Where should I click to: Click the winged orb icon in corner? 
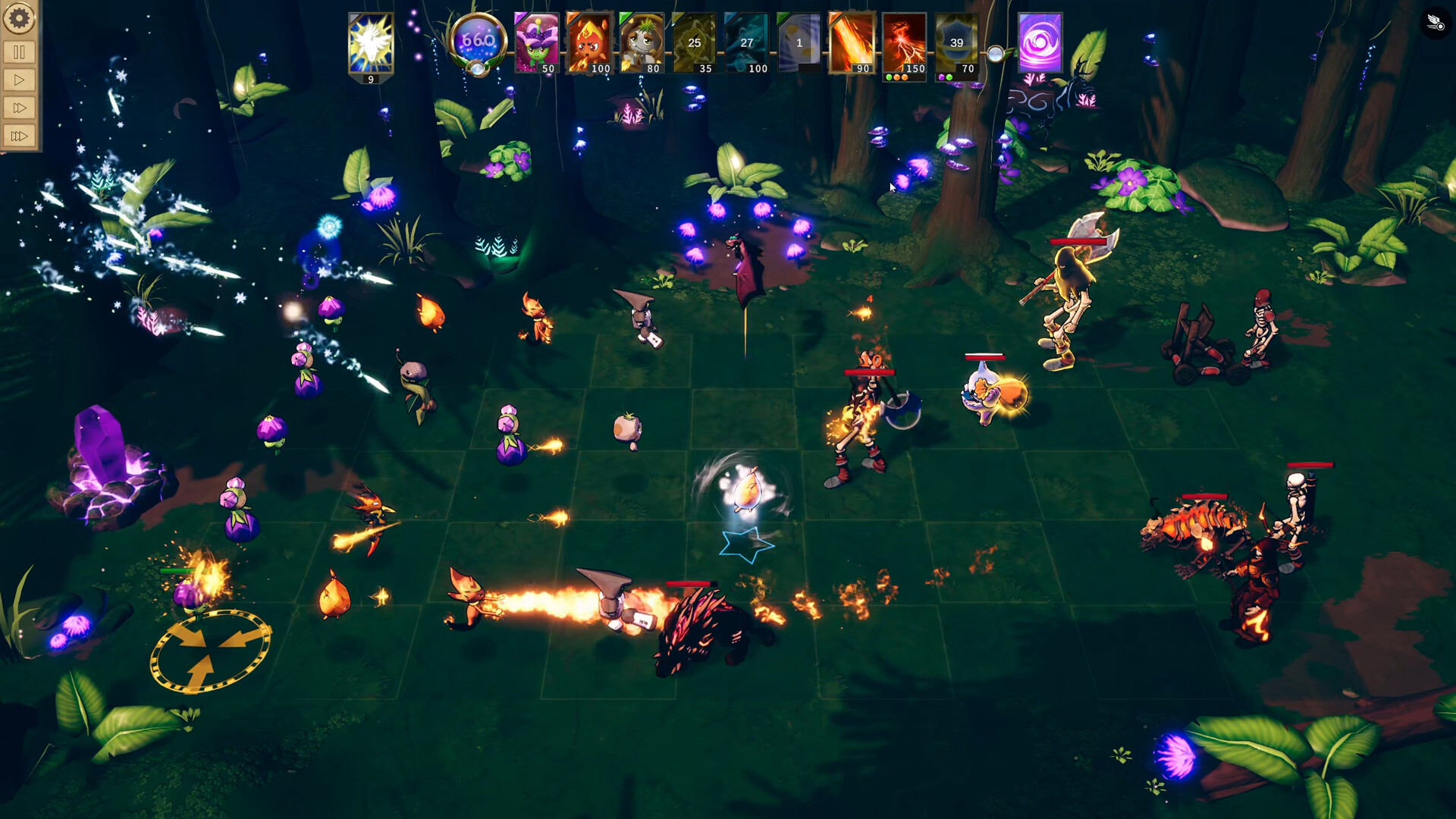(x=1436, y=23)
